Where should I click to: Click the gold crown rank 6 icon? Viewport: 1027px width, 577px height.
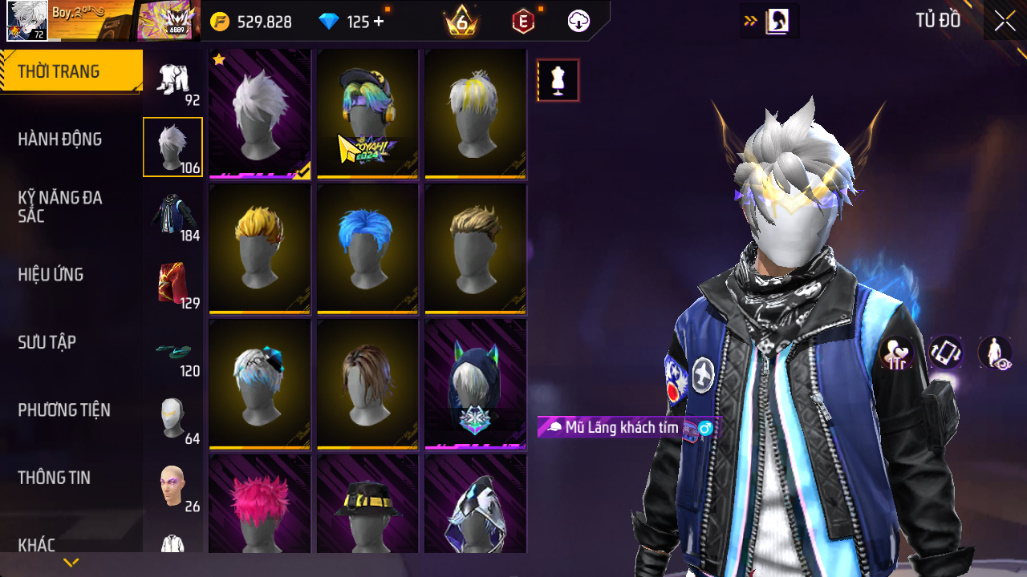pos(461,21)
